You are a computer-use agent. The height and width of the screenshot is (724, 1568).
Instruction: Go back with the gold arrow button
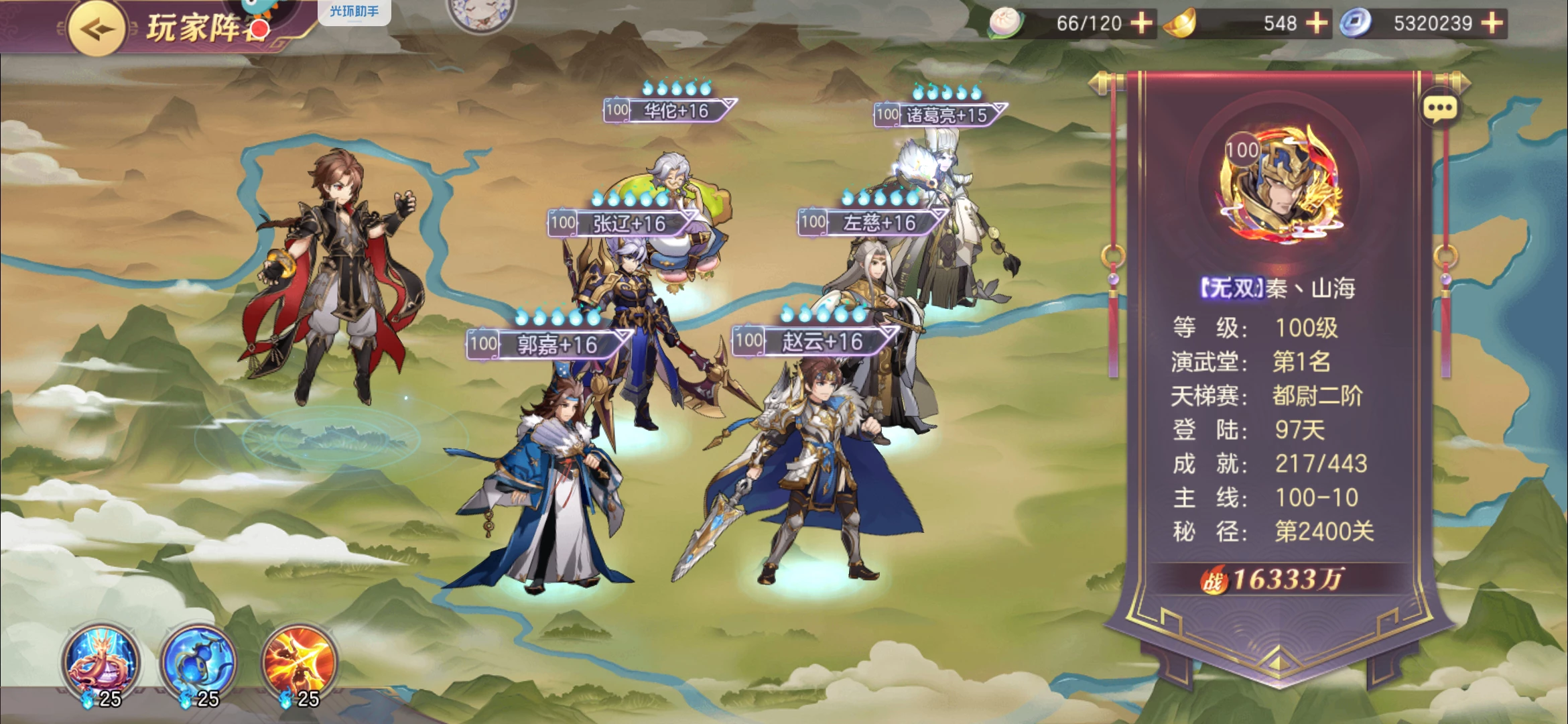point(96,29)
